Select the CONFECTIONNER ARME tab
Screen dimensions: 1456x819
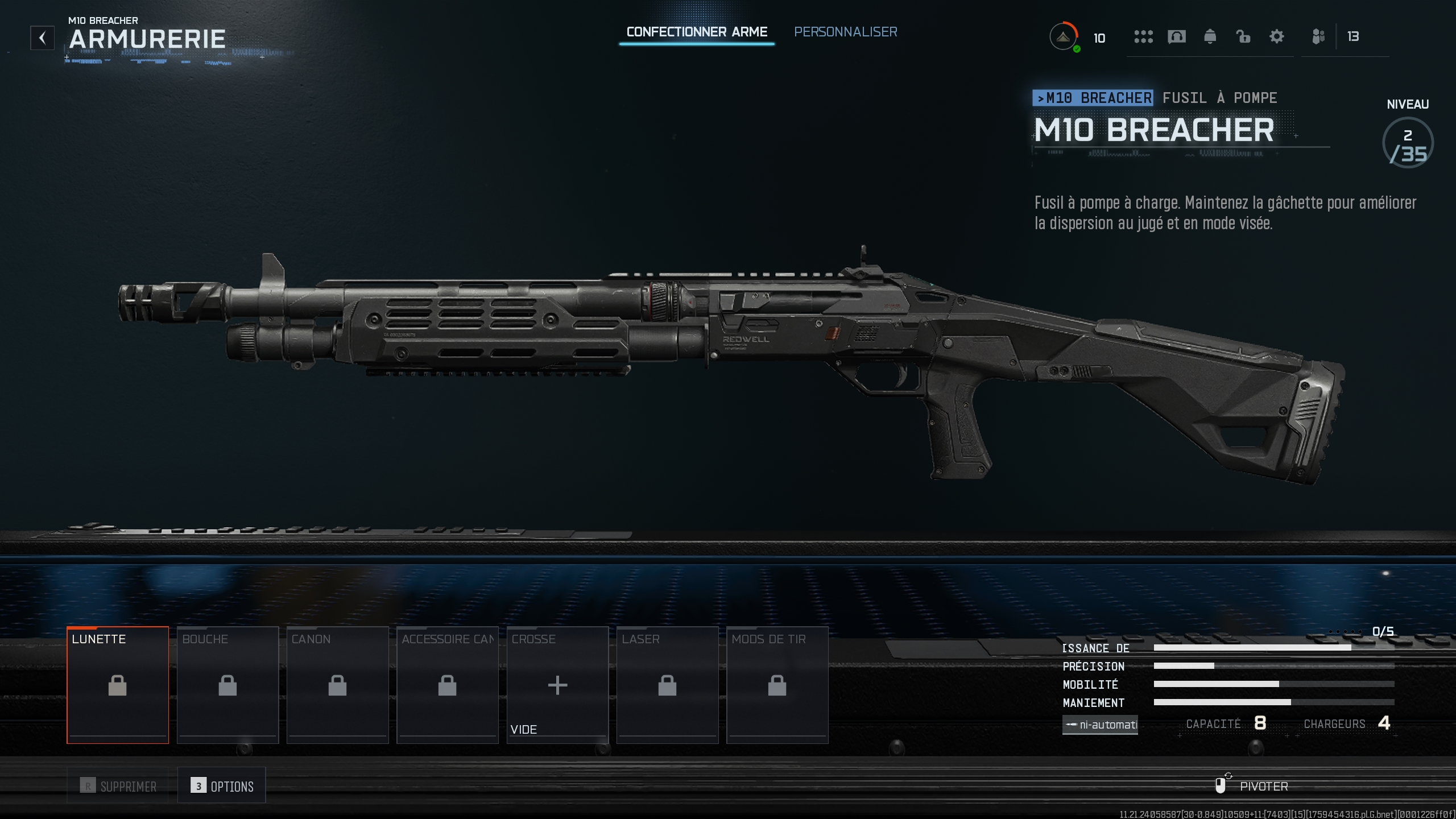(697, 32)
